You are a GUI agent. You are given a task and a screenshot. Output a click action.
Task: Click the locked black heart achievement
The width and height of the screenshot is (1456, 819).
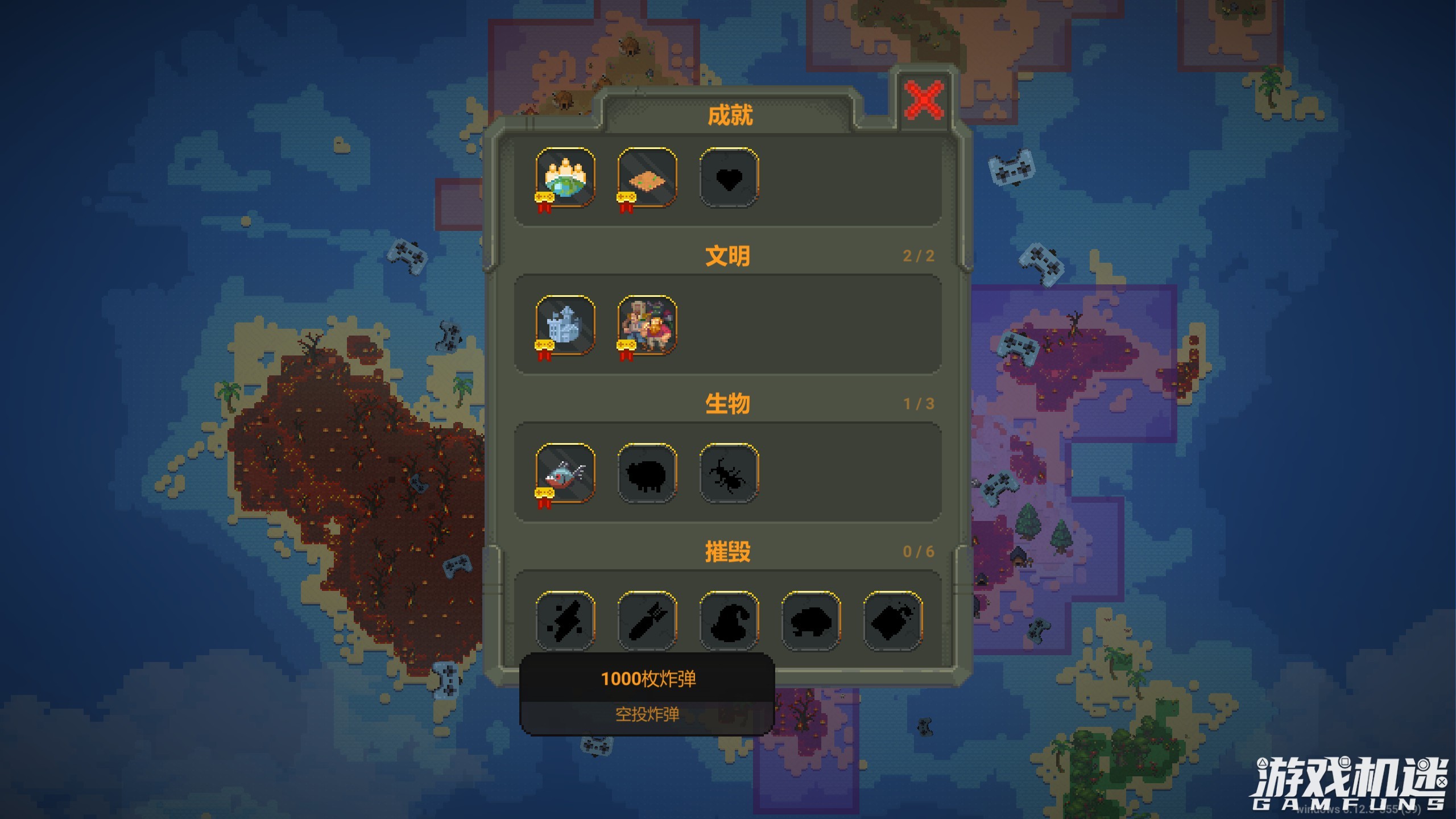point(729,177)
